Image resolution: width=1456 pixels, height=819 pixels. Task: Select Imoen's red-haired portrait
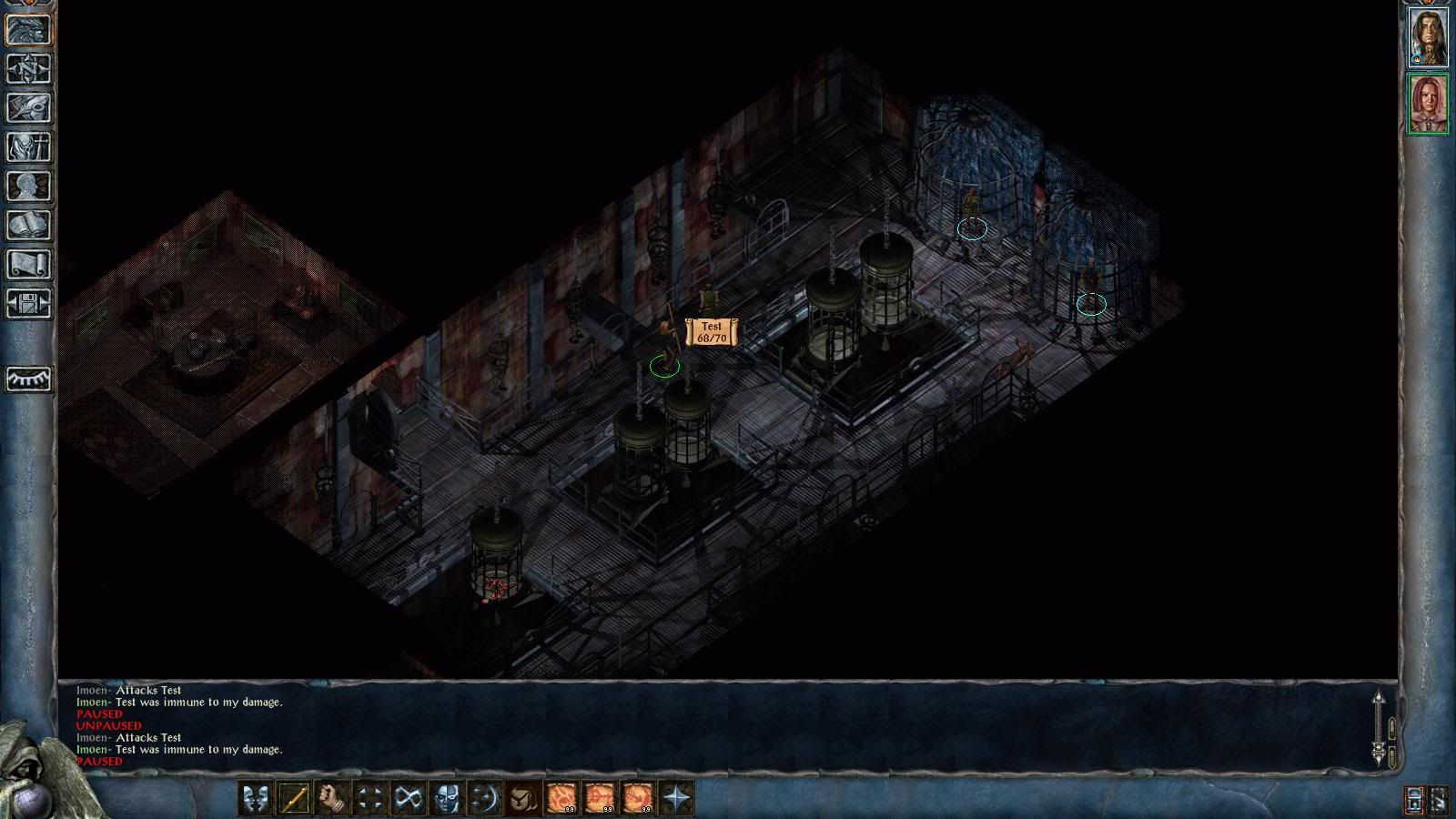(1428, 104)
